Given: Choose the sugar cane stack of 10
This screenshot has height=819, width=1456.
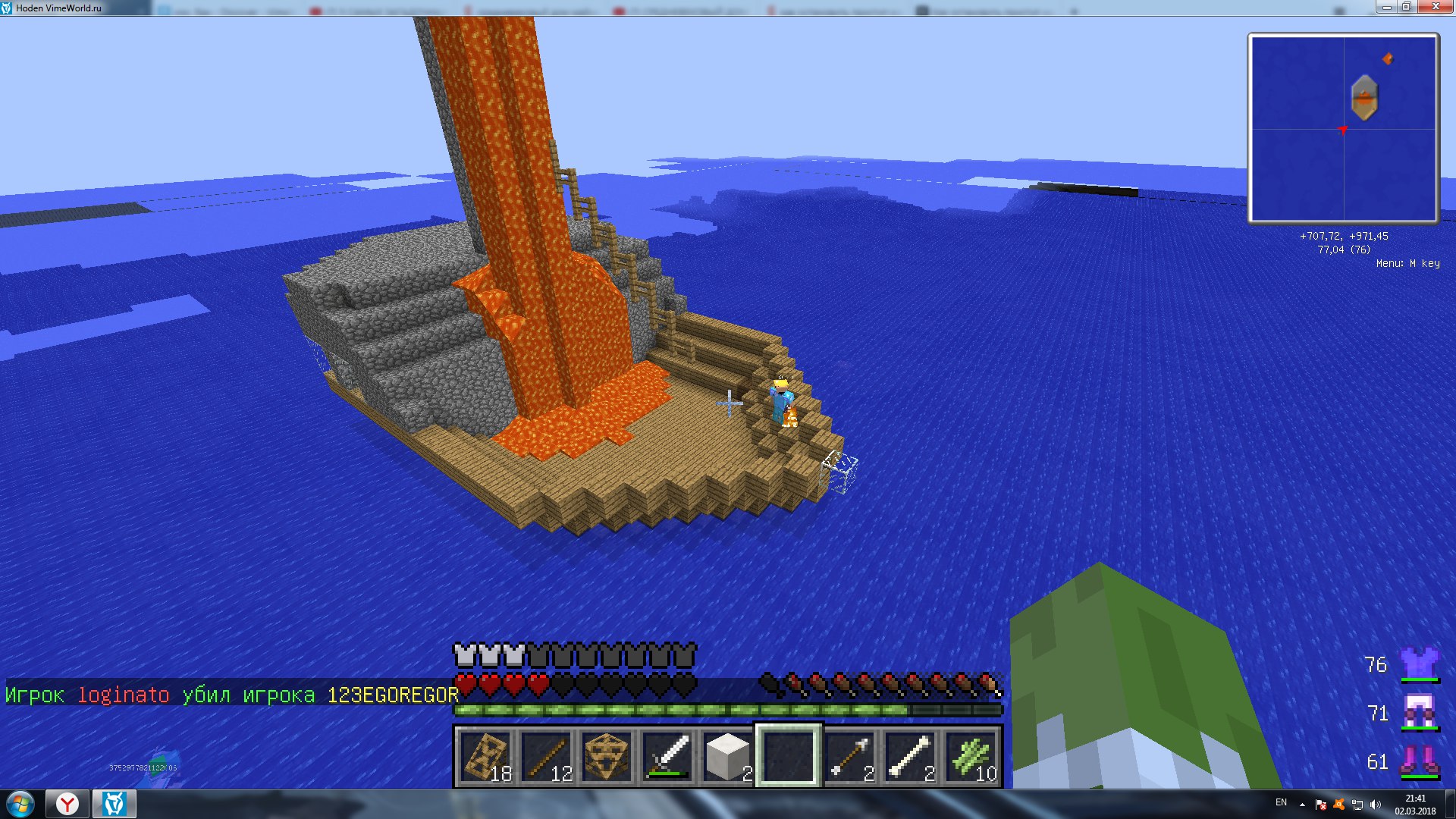Looking at the screenshot, I should 971,756.
